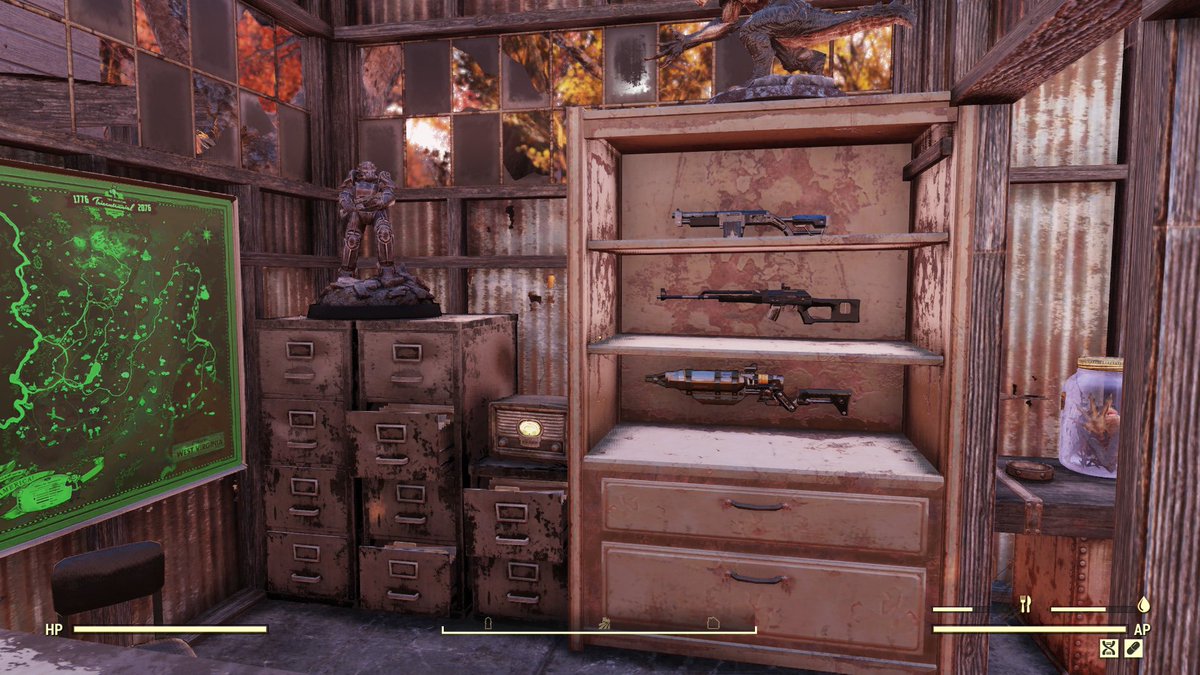Click the striped fan-shaped compass marker
1200x675 pixels.
[x=604, y=622]
